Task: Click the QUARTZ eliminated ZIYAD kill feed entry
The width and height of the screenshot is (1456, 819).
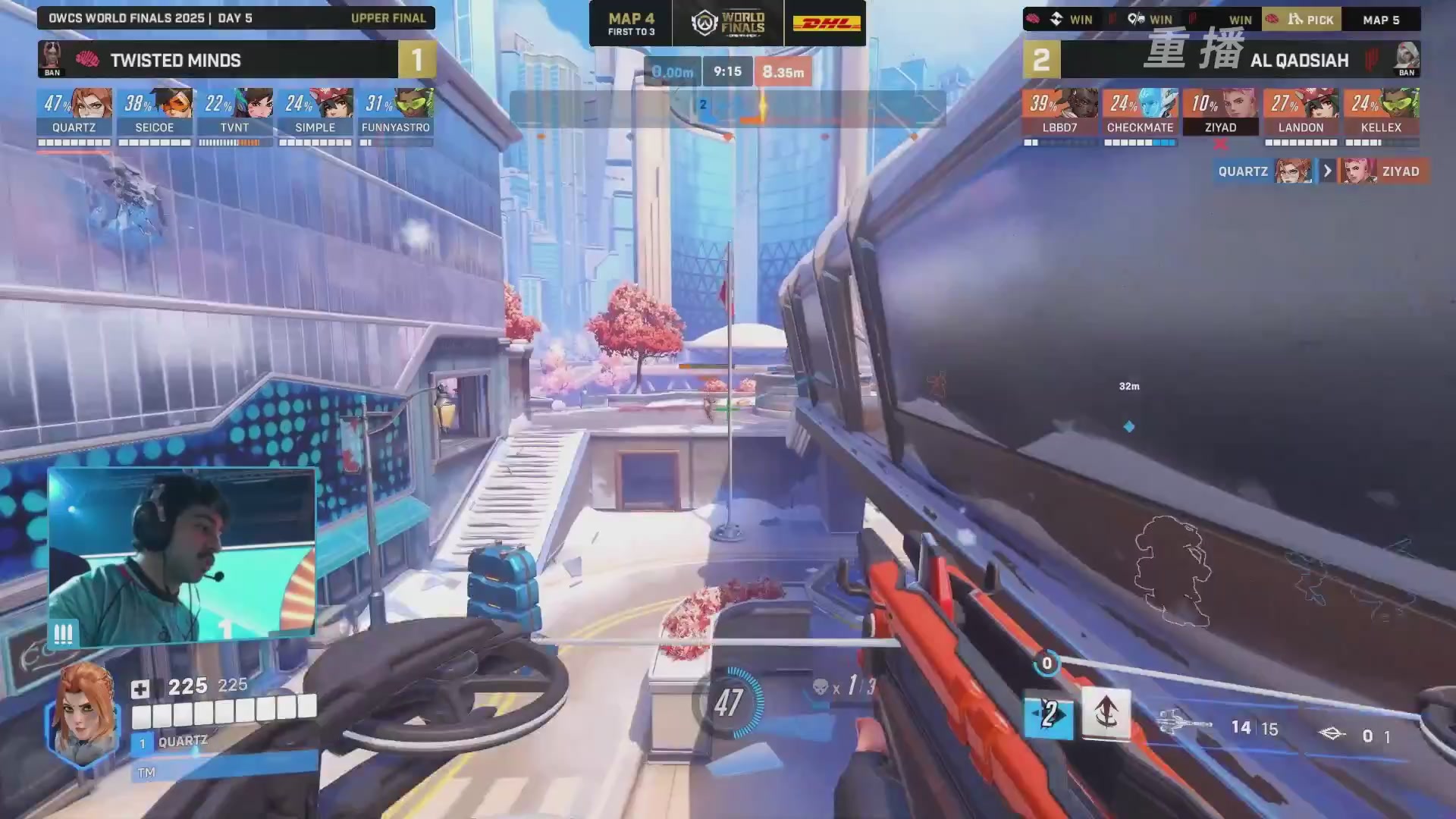Action: coord(1321,171)
